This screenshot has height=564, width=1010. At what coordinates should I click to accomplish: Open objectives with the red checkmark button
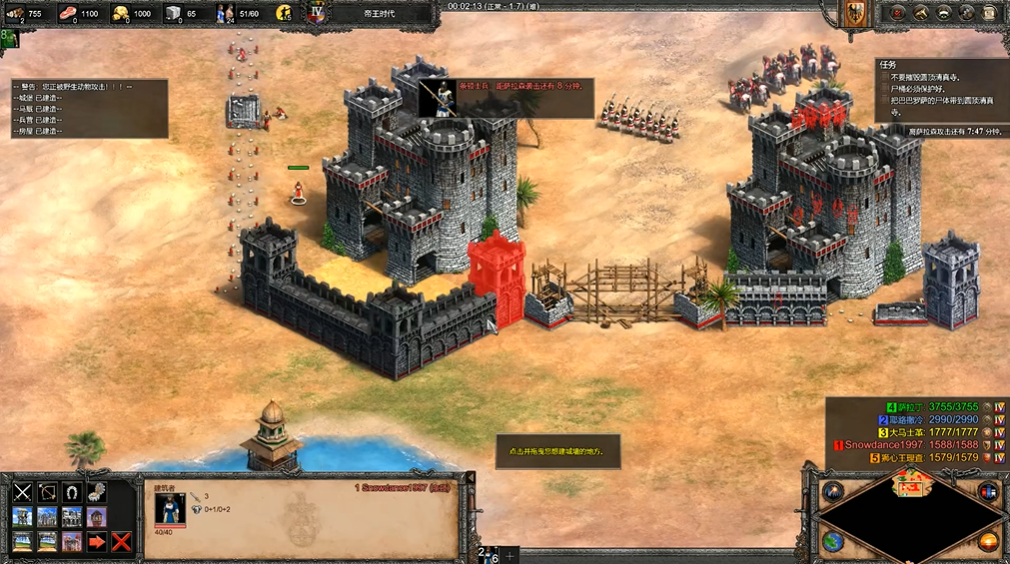897,13
